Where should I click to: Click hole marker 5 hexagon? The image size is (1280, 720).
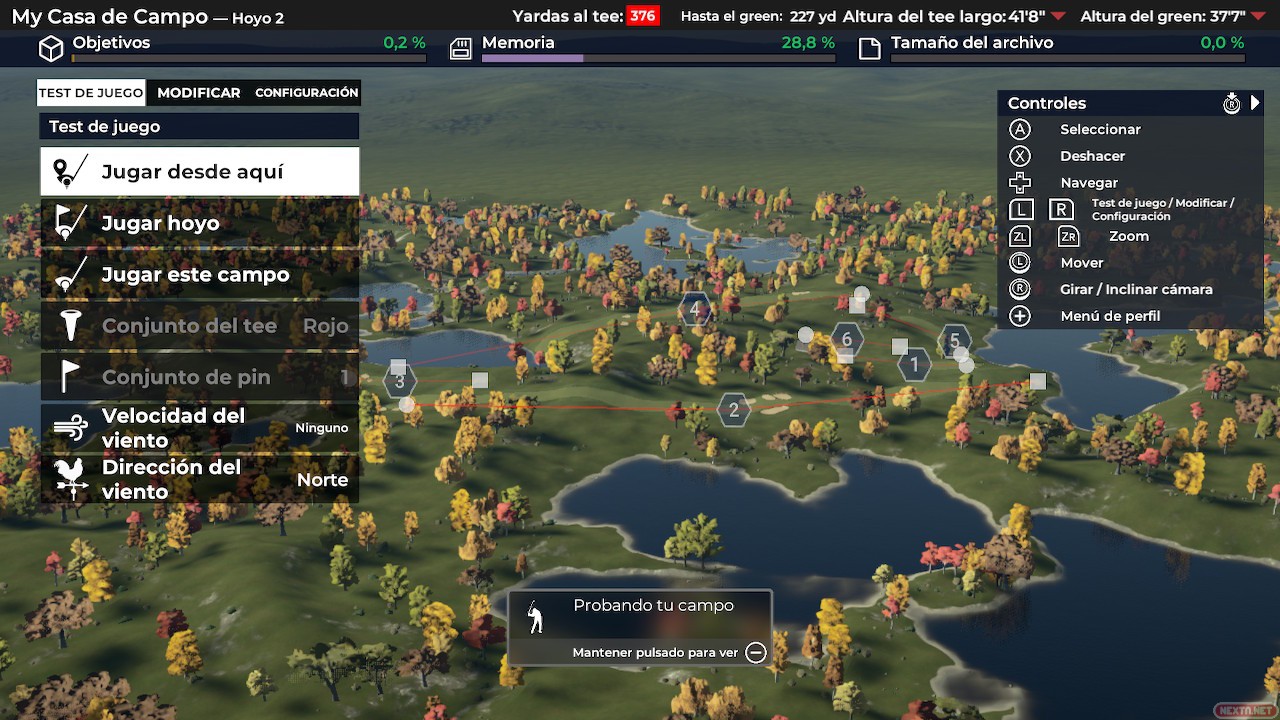[x=955, y=341]
